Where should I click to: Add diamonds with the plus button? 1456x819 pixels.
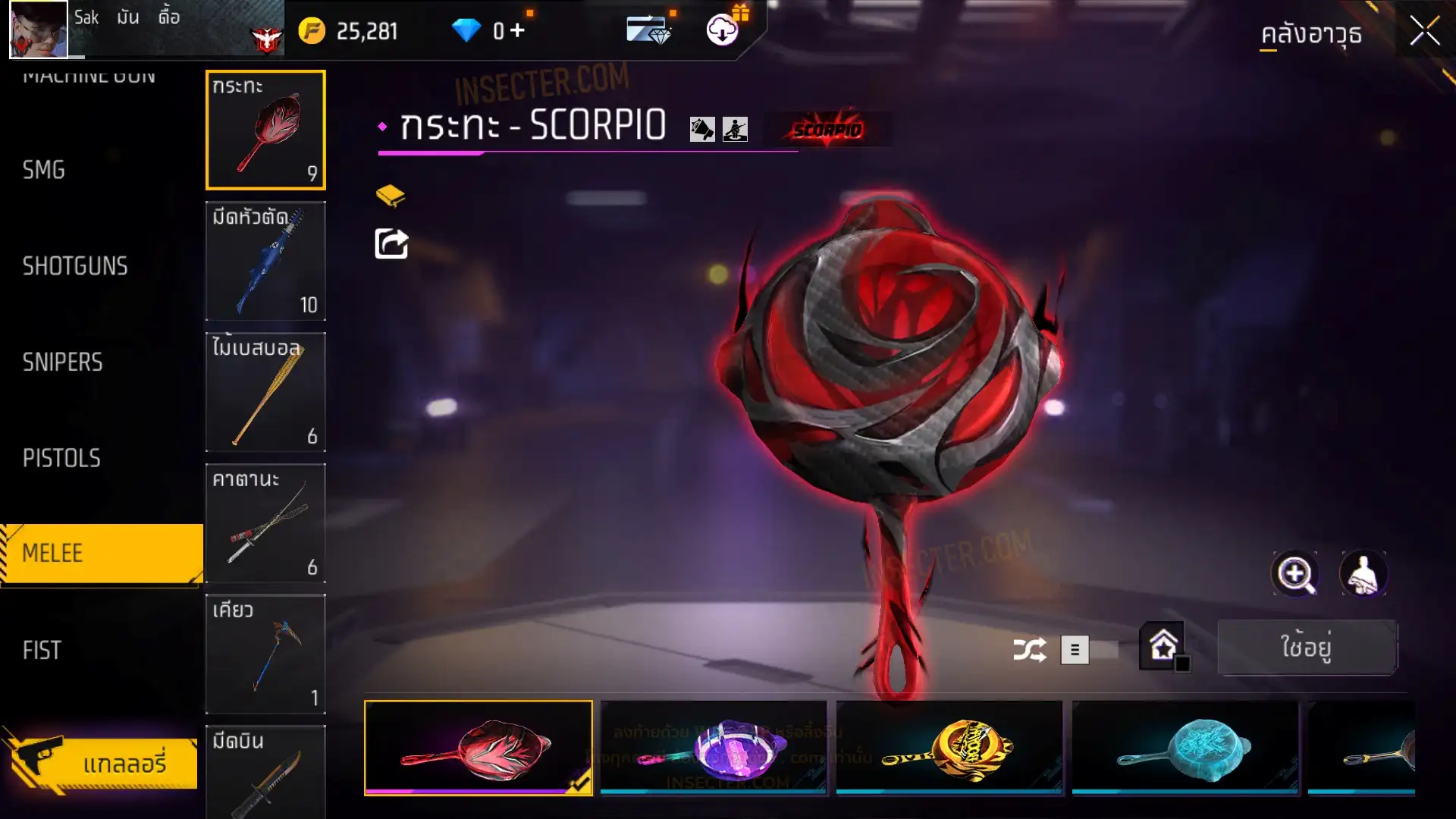(517, 30)
